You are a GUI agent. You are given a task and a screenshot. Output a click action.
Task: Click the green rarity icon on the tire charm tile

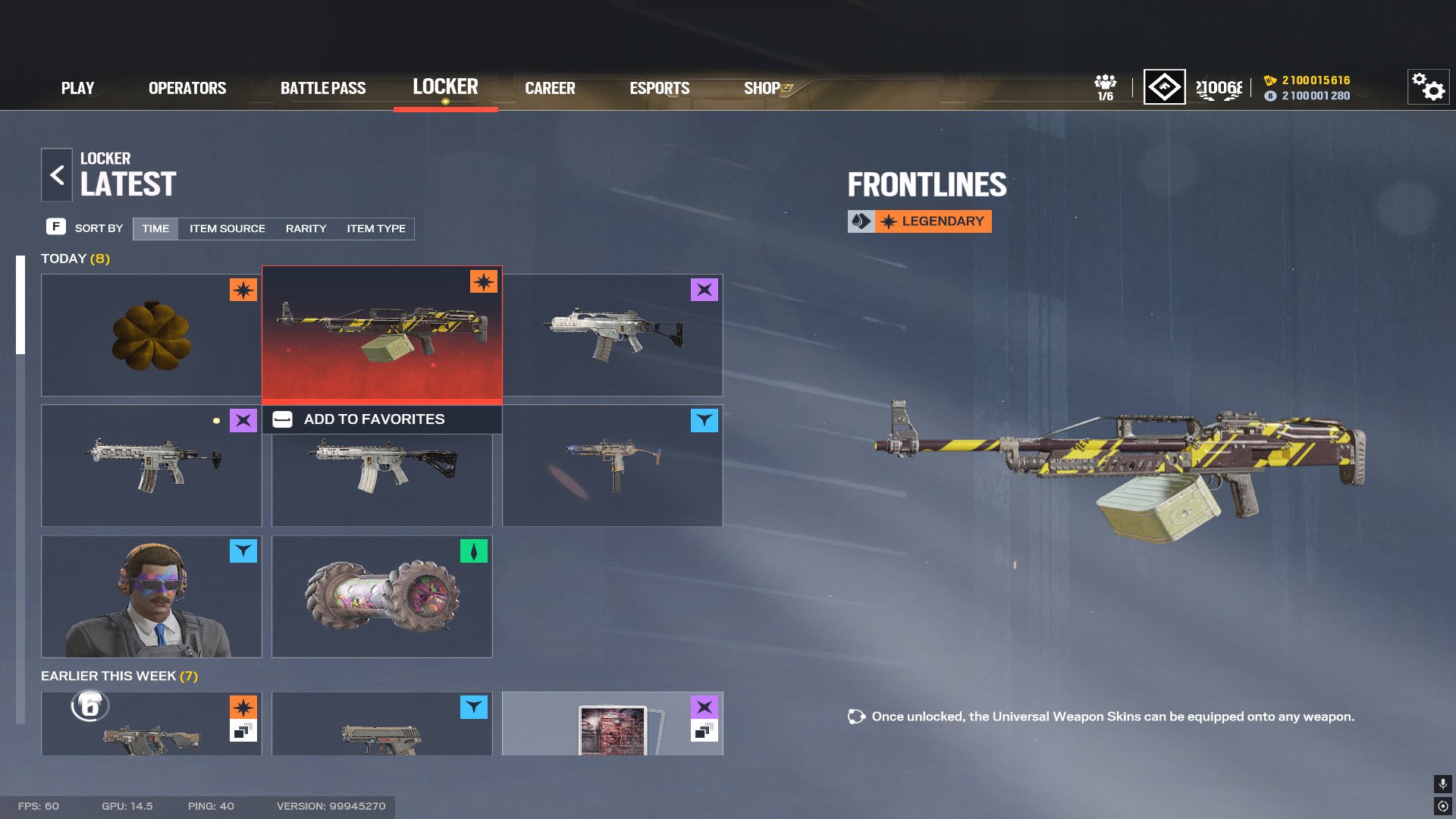coord(475,551)
